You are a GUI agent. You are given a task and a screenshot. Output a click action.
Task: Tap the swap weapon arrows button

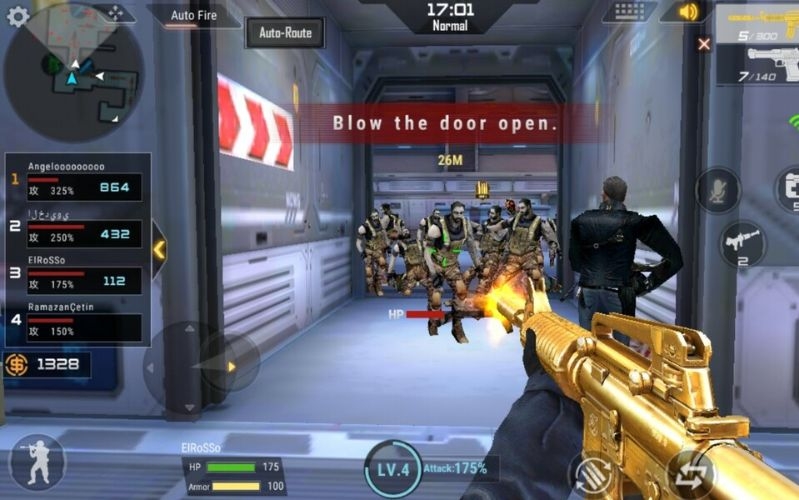click(690, 474)
